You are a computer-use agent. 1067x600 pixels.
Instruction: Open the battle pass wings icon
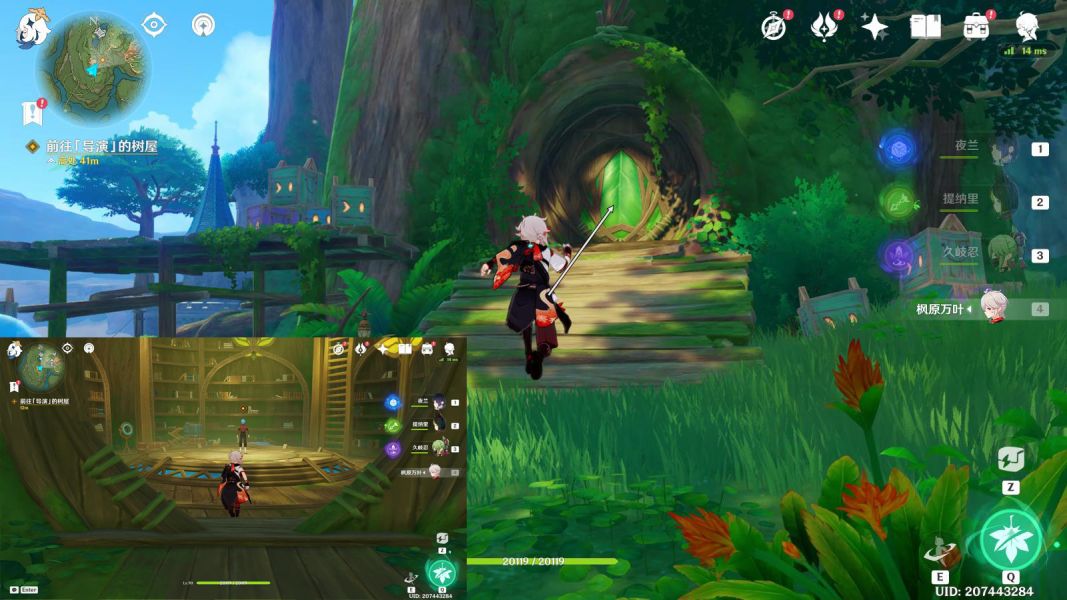824,26
